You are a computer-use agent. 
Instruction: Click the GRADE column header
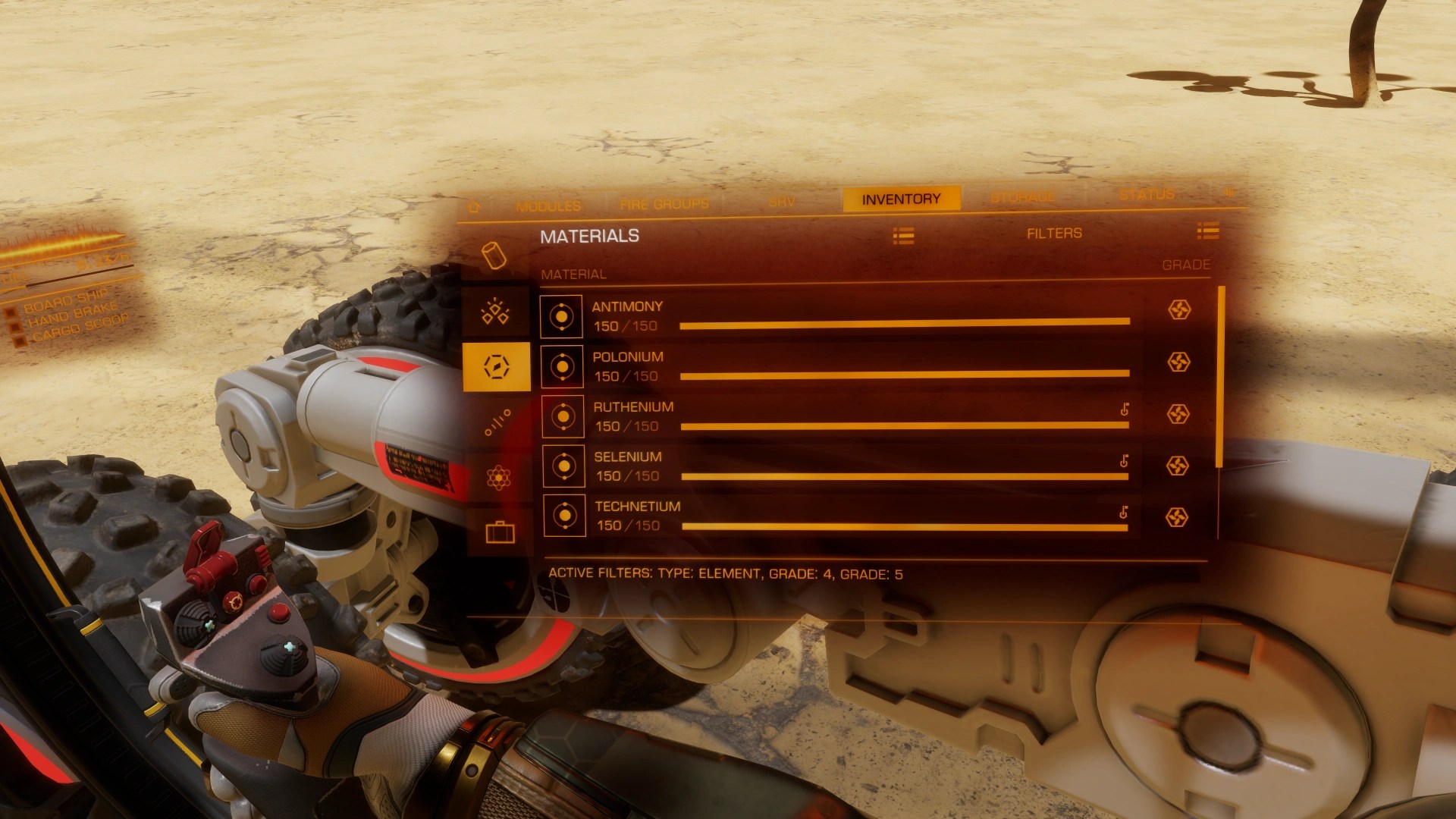pos(1185,265)
